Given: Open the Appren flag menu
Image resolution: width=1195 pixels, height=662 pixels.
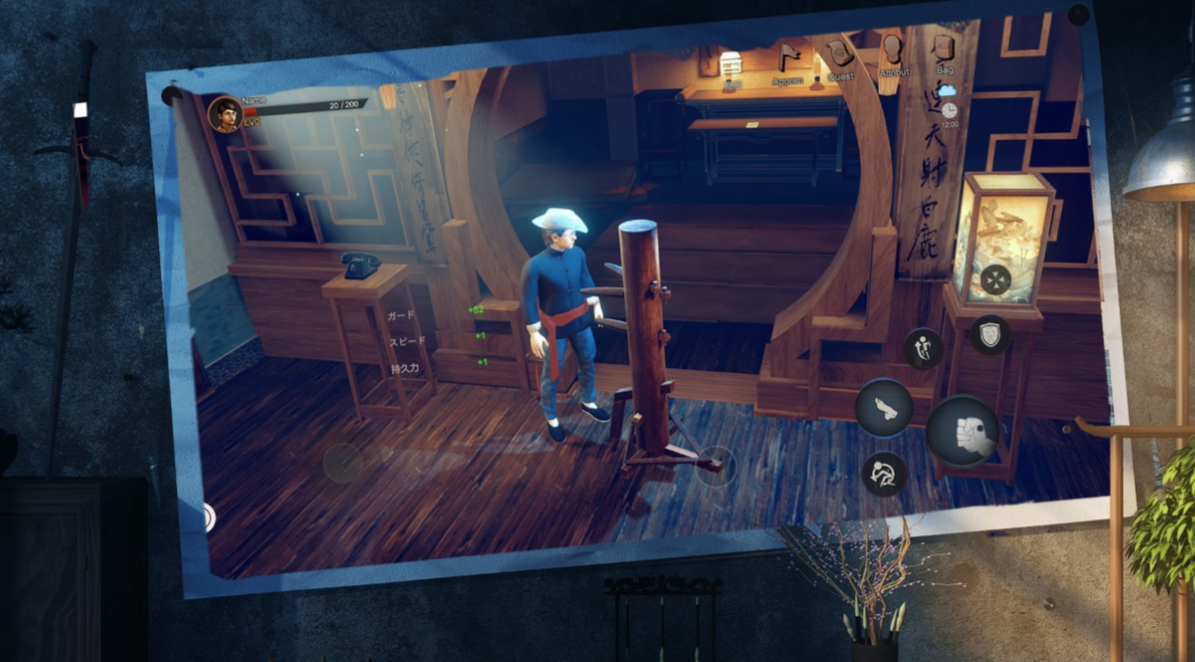Looking at the screenshot, I should pyautogui.click(x=789, y=59).
